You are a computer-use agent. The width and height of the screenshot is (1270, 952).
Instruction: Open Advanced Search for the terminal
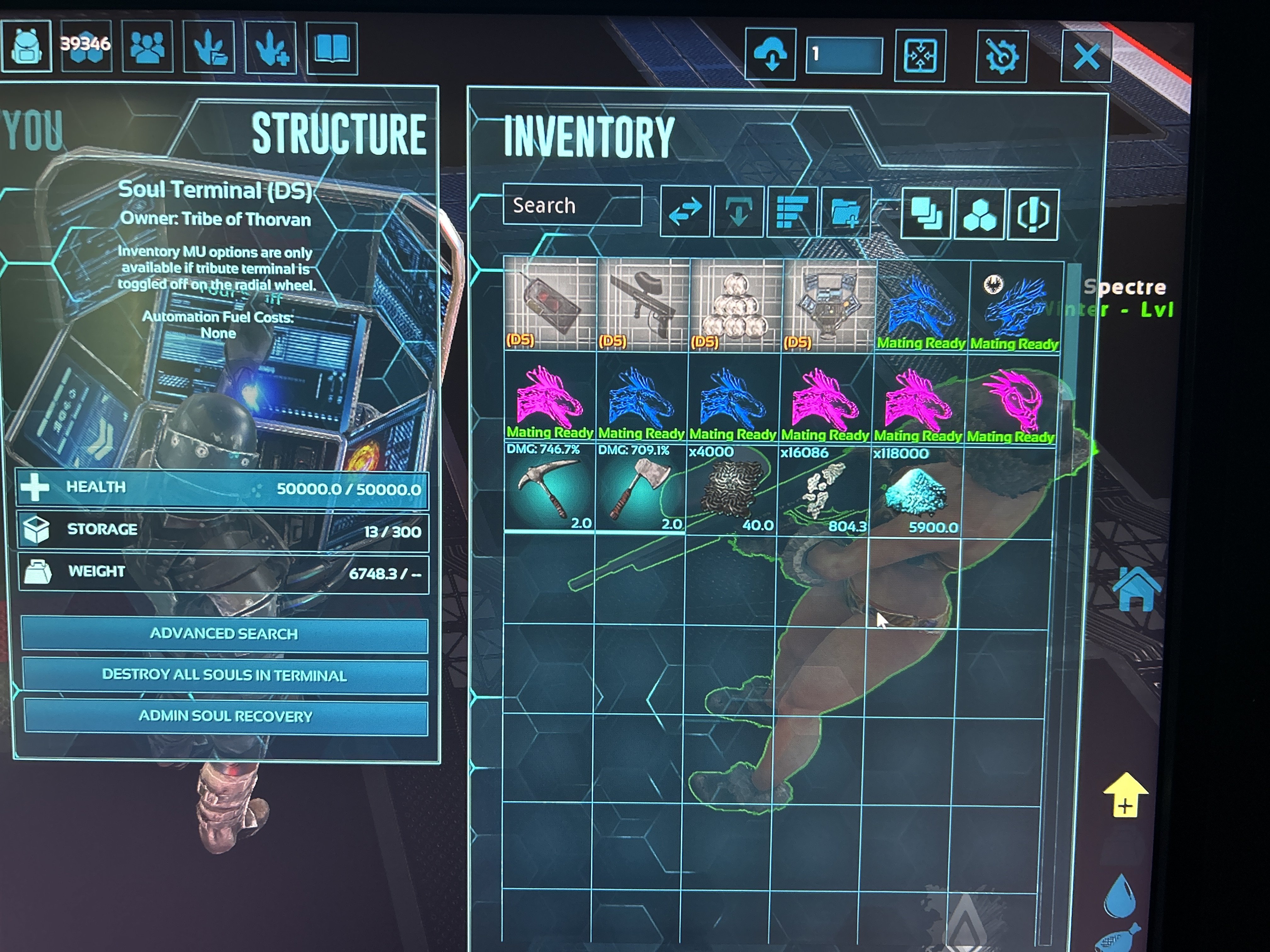(225, 634)
